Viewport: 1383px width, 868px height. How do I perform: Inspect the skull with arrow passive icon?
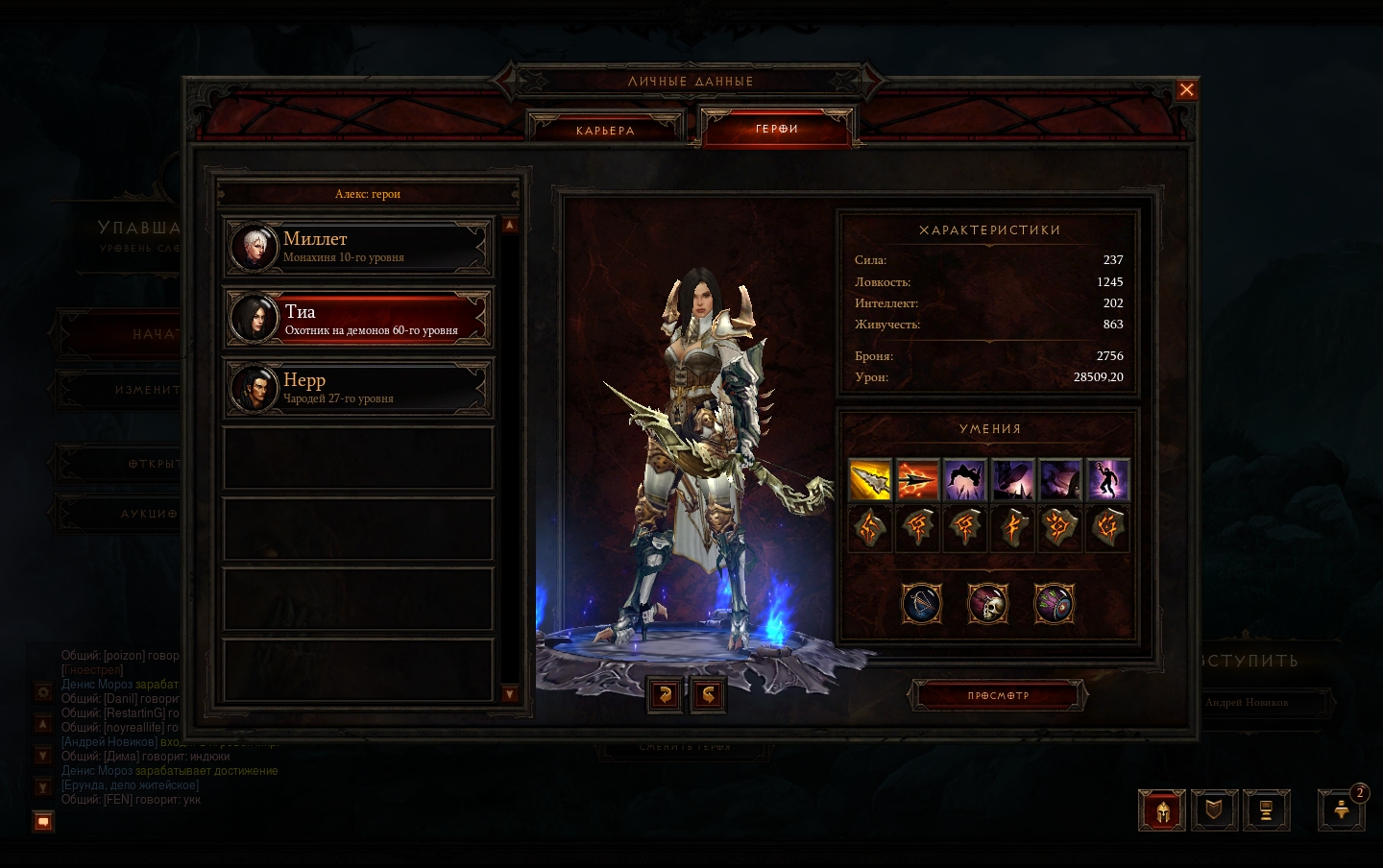[x=987, y=604]
